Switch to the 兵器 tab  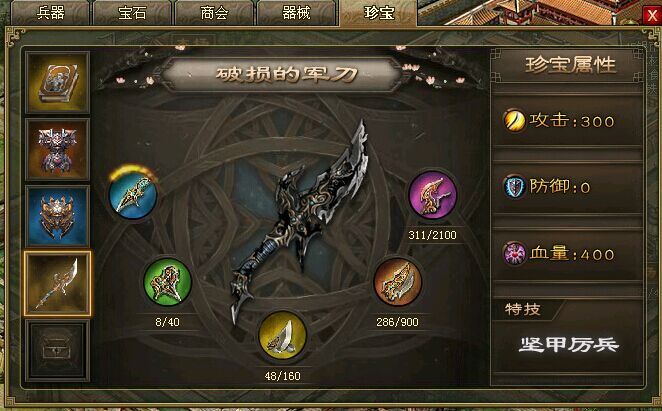[x=49, y=12]
